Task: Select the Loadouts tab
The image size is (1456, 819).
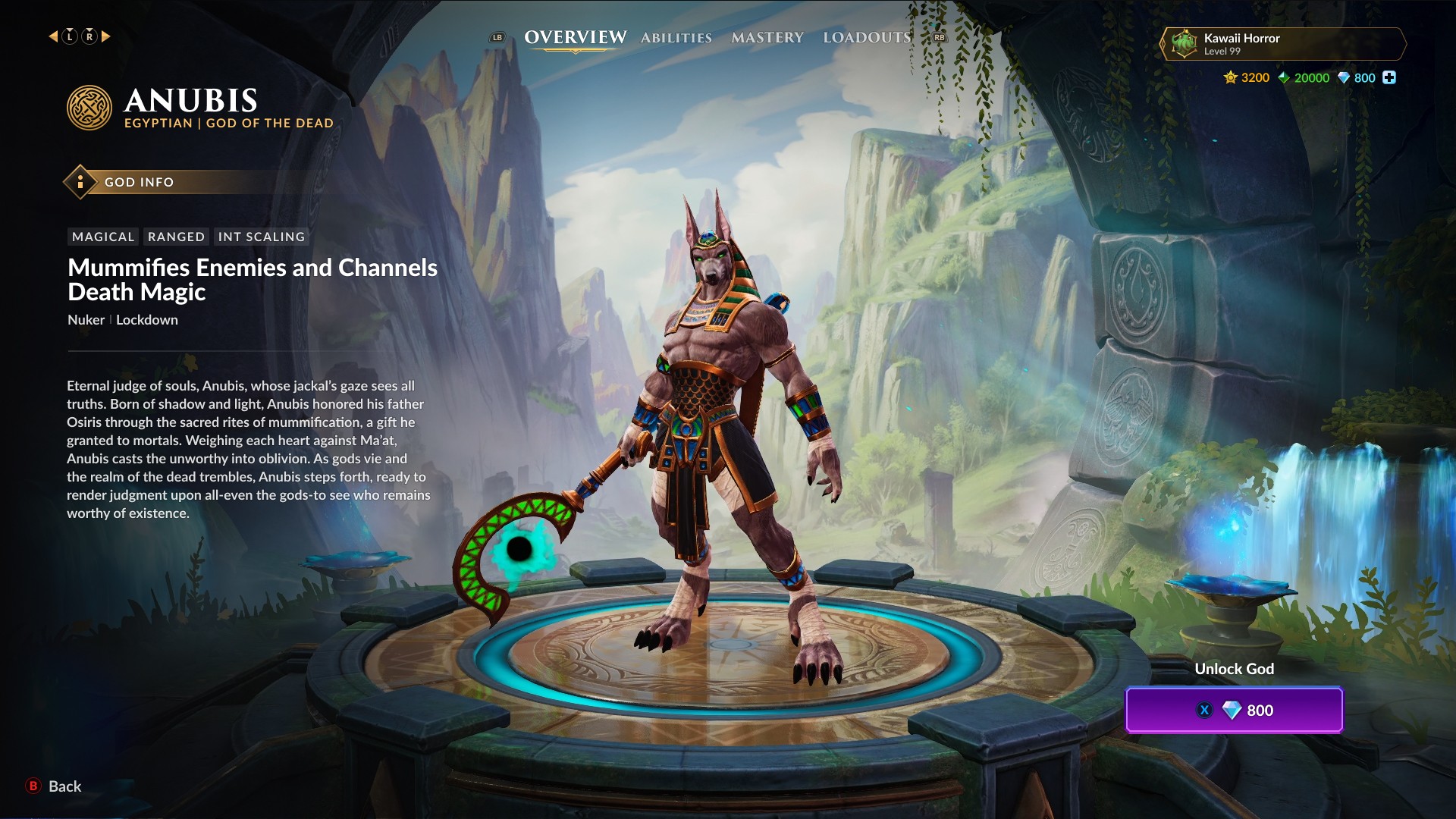Action: [867, 38]
